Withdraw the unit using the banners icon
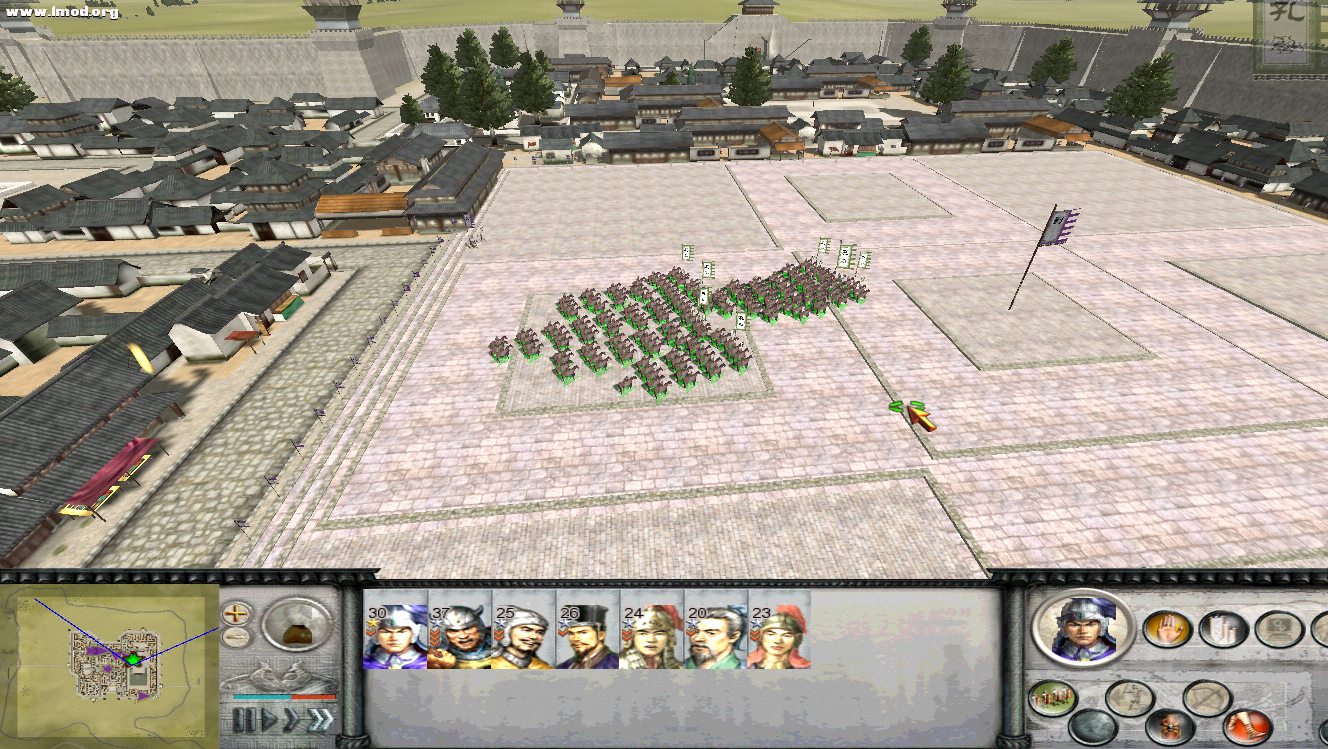Viewport: 1328px width, 749px height. pos(1222,628)
